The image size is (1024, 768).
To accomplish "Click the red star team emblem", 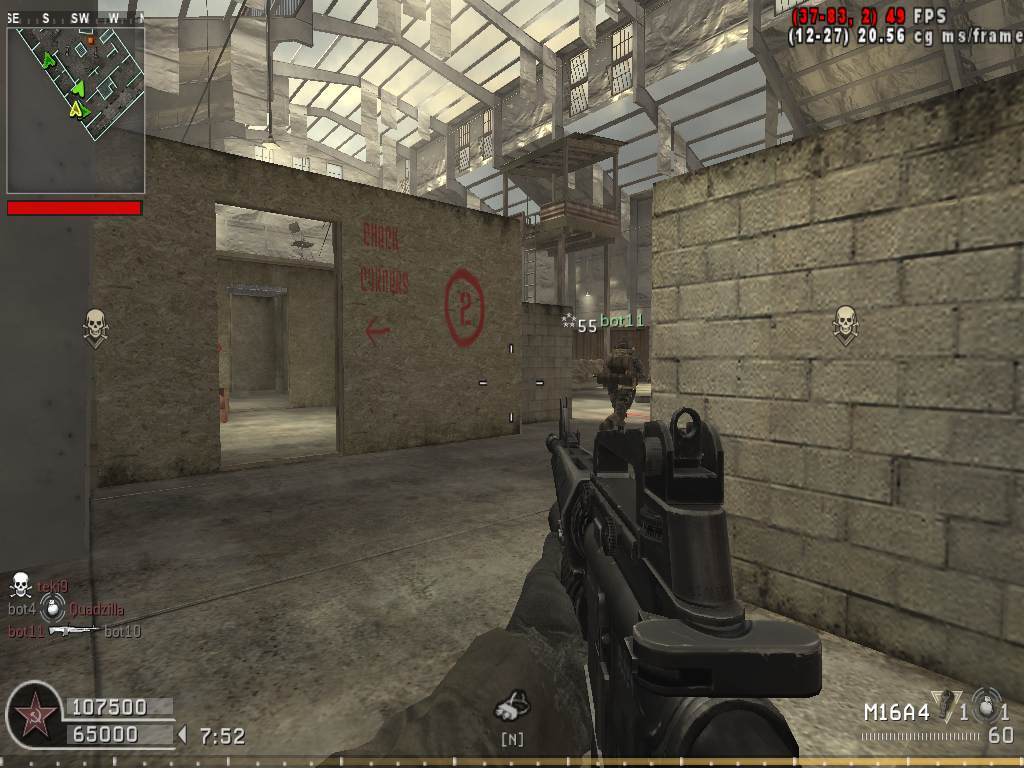I will (36, 717).
